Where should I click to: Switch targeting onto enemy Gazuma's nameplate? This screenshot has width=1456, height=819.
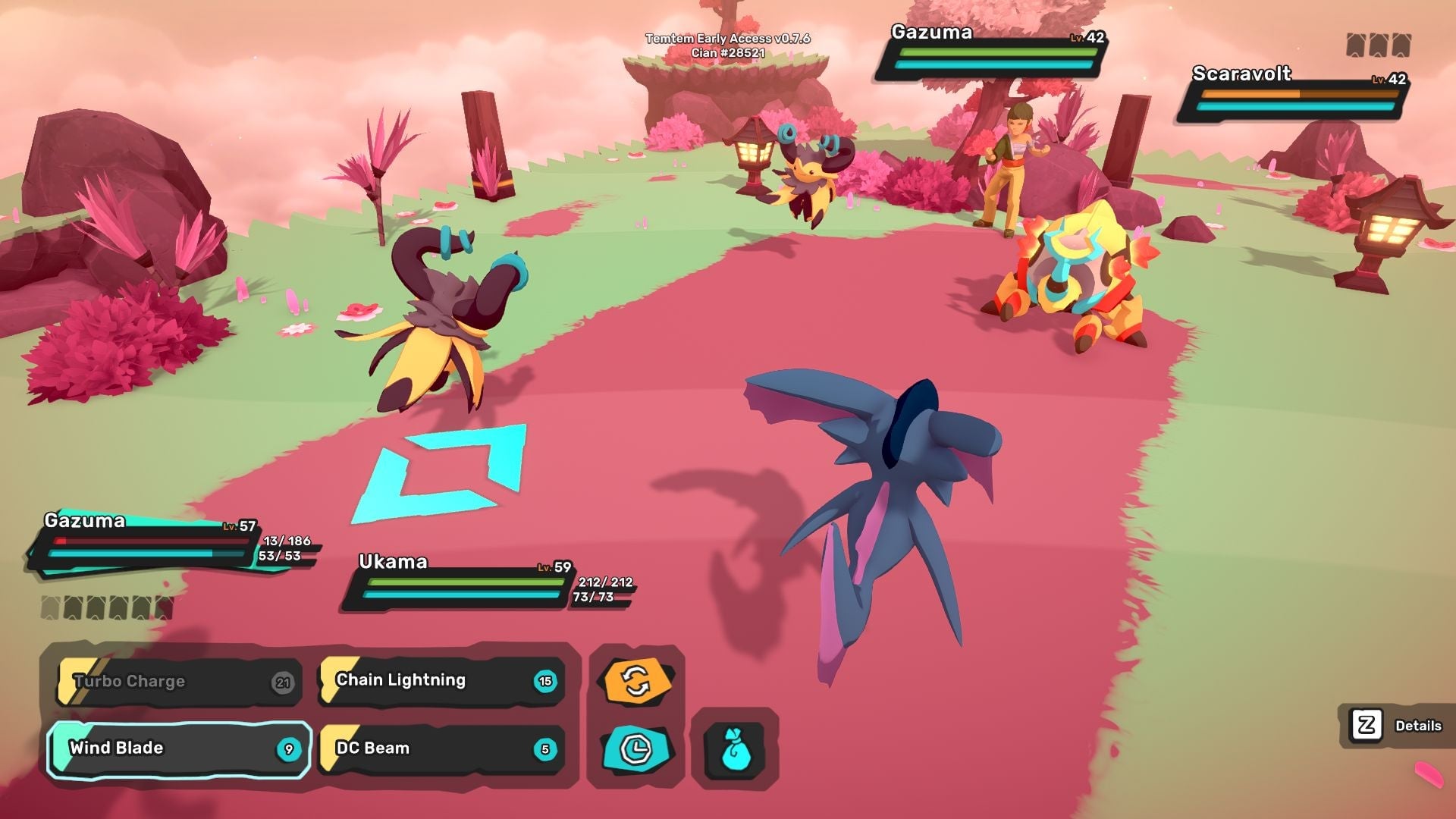click(993, 55)
